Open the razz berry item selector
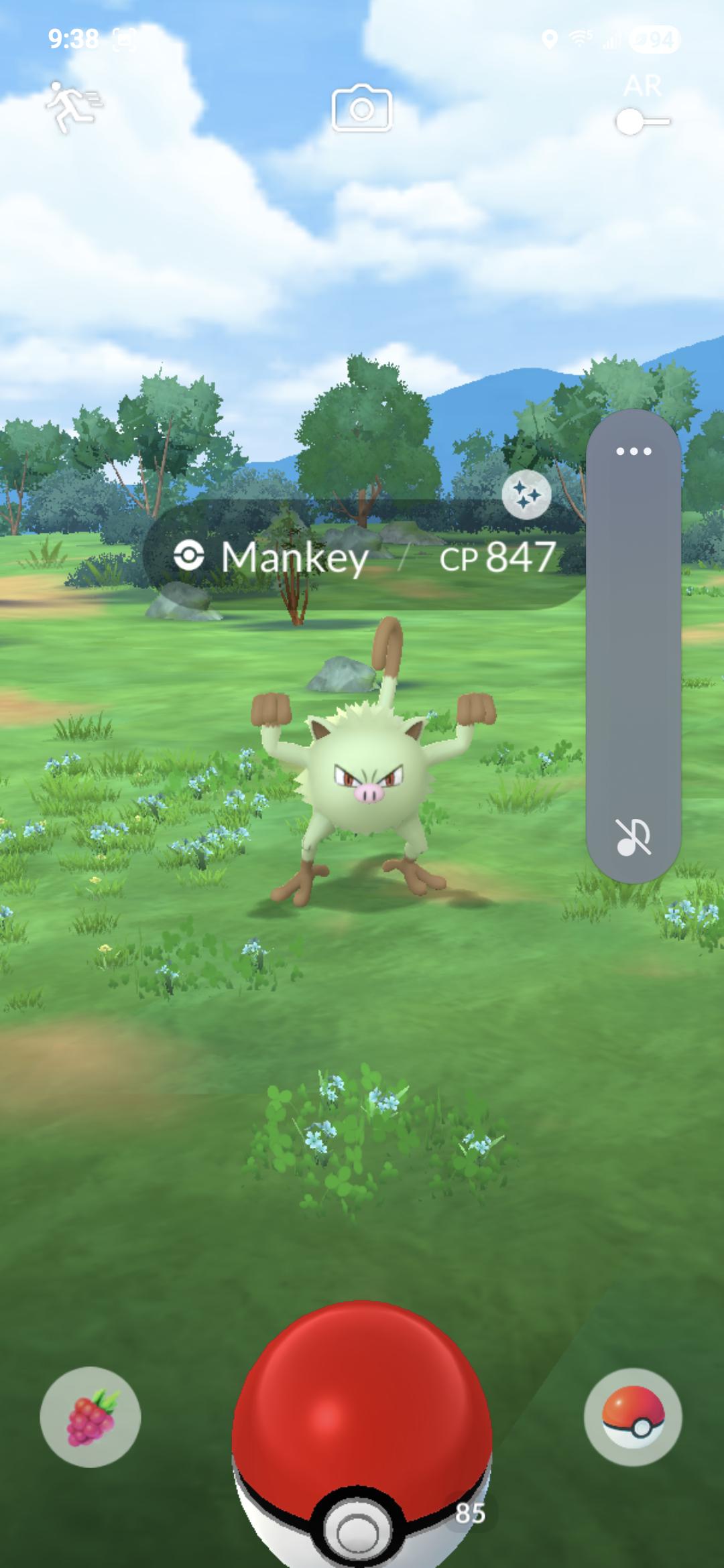The height and width of the screenshot is (1568, 724). pyautogui.click(x=90, y=1417)
